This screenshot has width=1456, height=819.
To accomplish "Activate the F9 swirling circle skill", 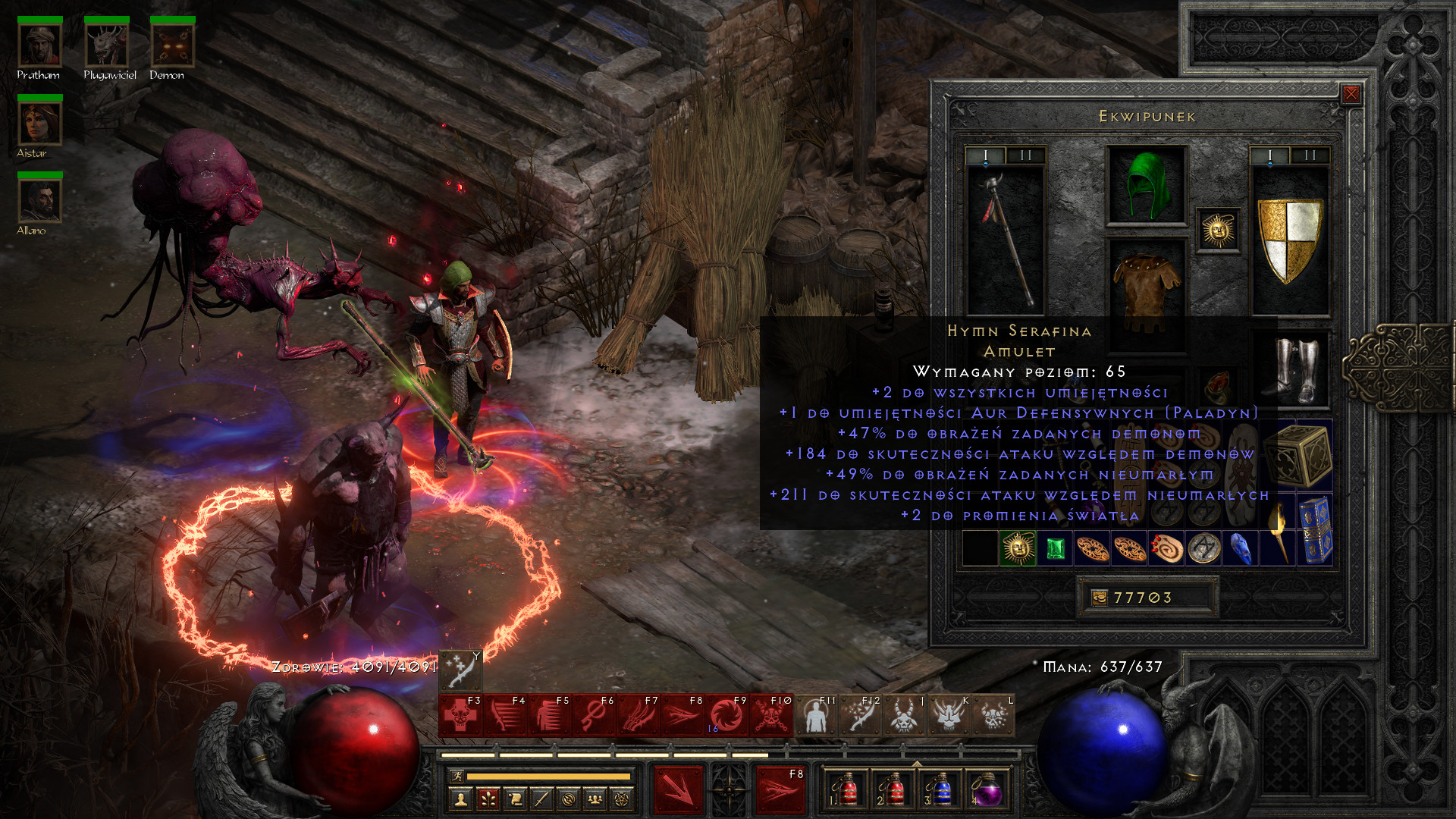I will [726, 717].
